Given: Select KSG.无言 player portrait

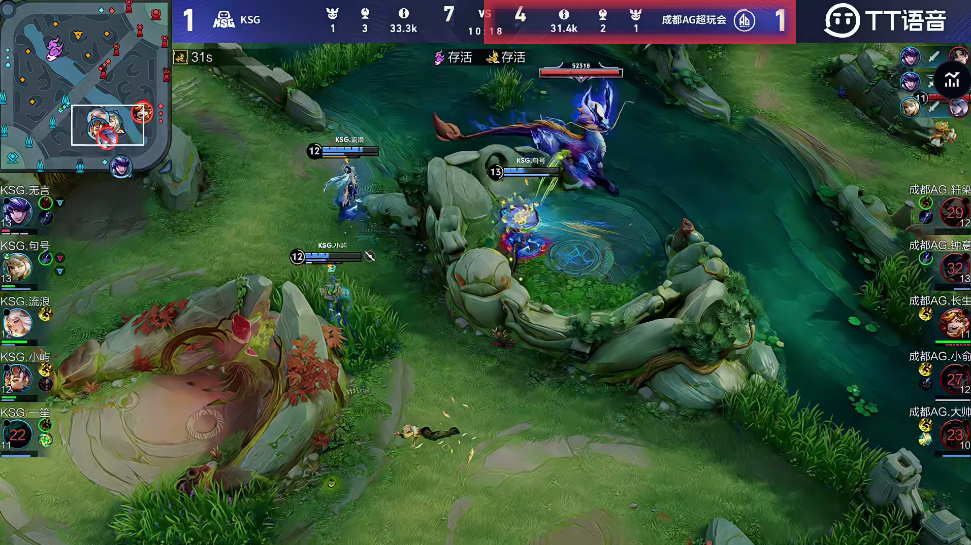Looking at the screenshot, I should (17, 212).
